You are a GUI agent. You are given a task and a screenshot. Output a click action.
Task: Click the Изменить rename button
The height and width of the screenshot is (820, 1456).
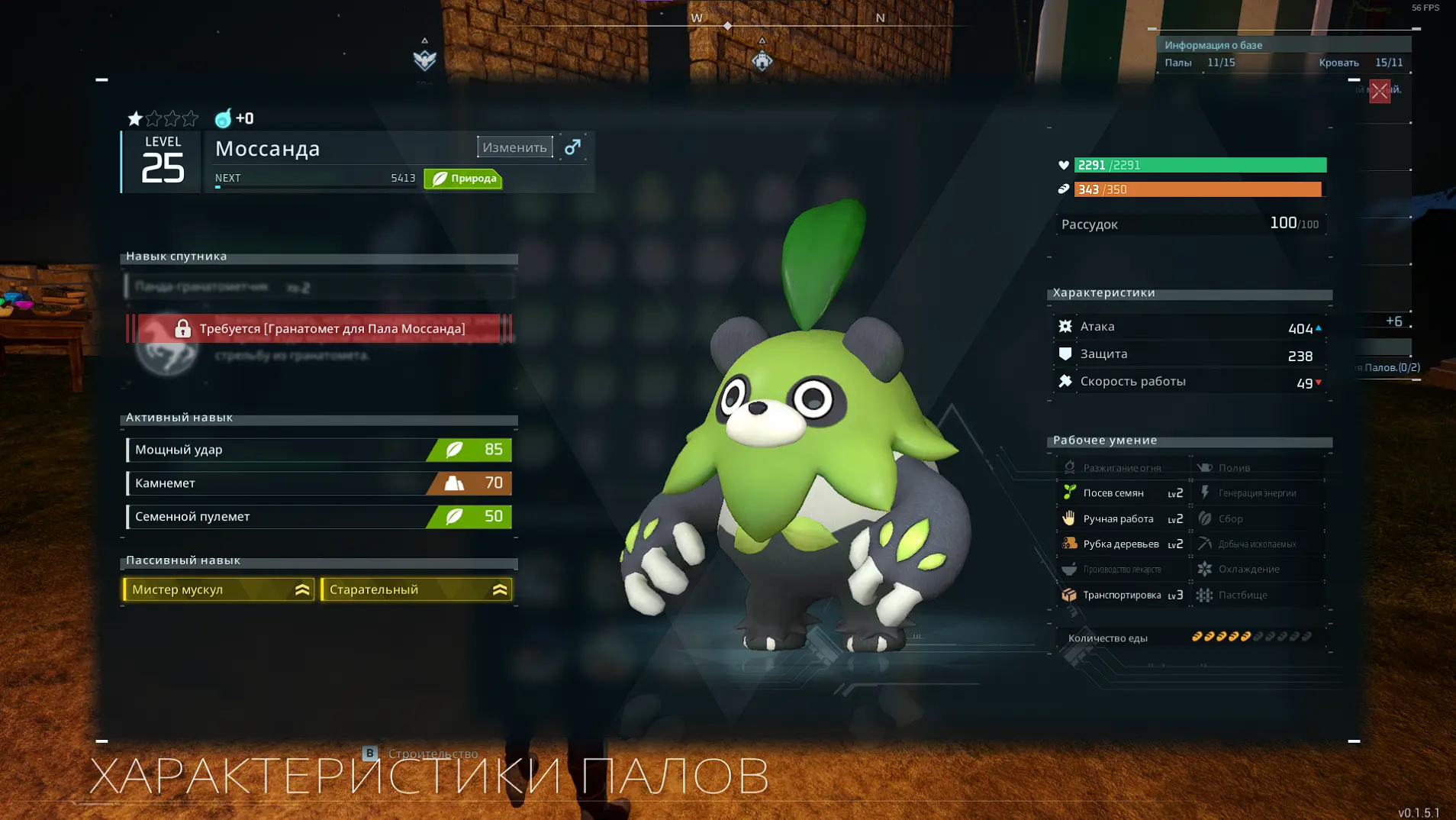coord(514,147)
